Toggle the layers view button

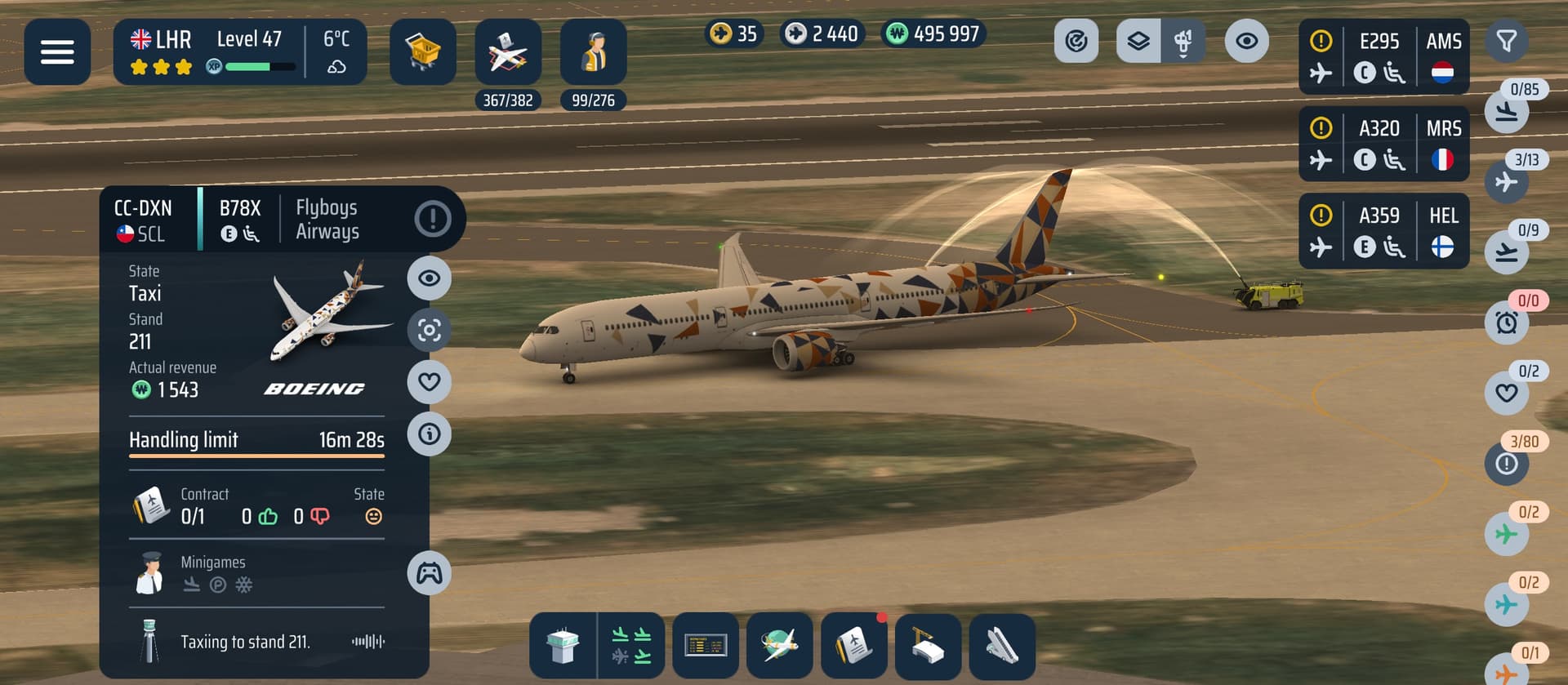[1138, 41]
